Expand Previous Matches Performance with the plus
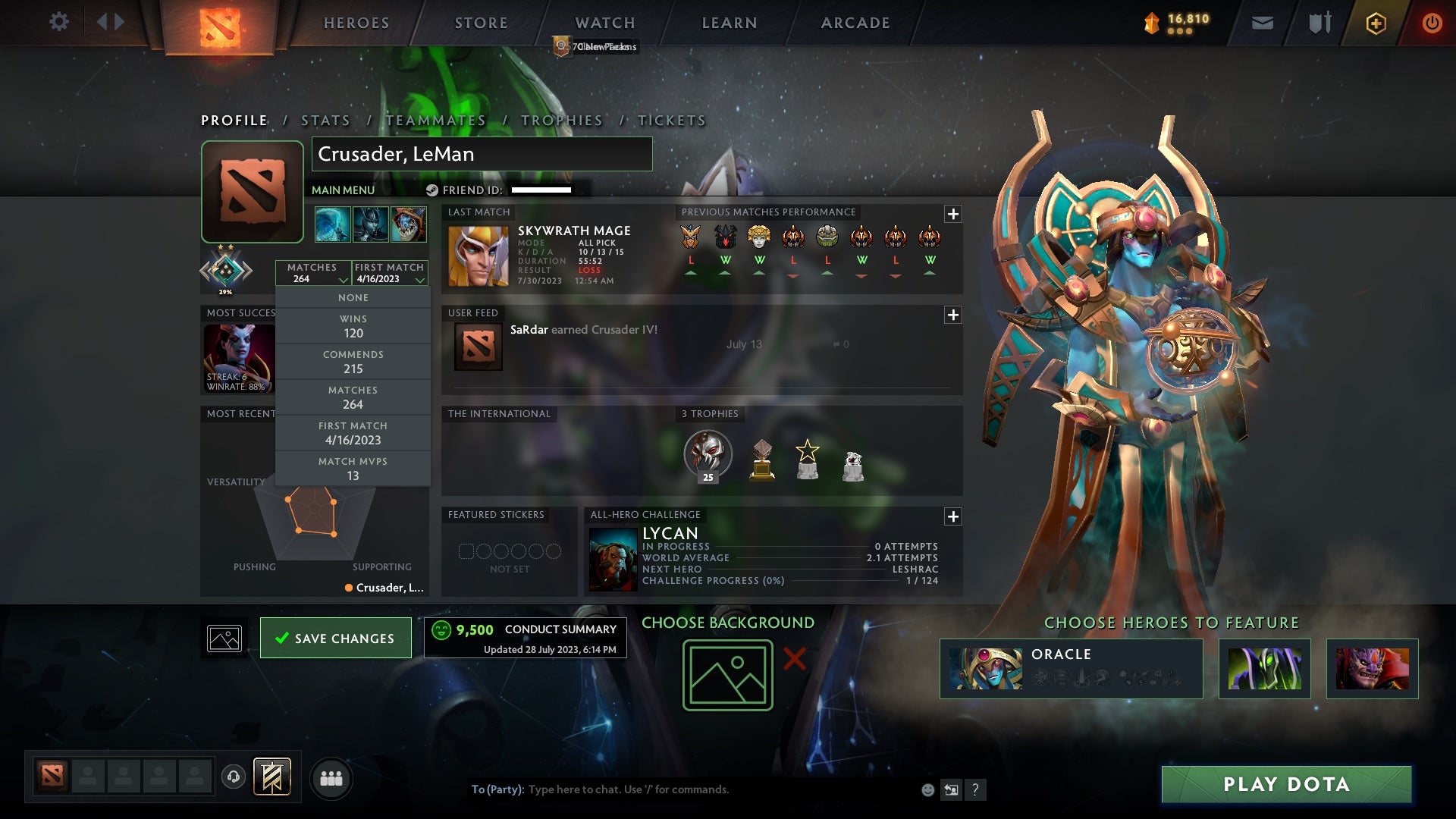The width and height of the screenshot is (1456, 819). tap(952, 214)
